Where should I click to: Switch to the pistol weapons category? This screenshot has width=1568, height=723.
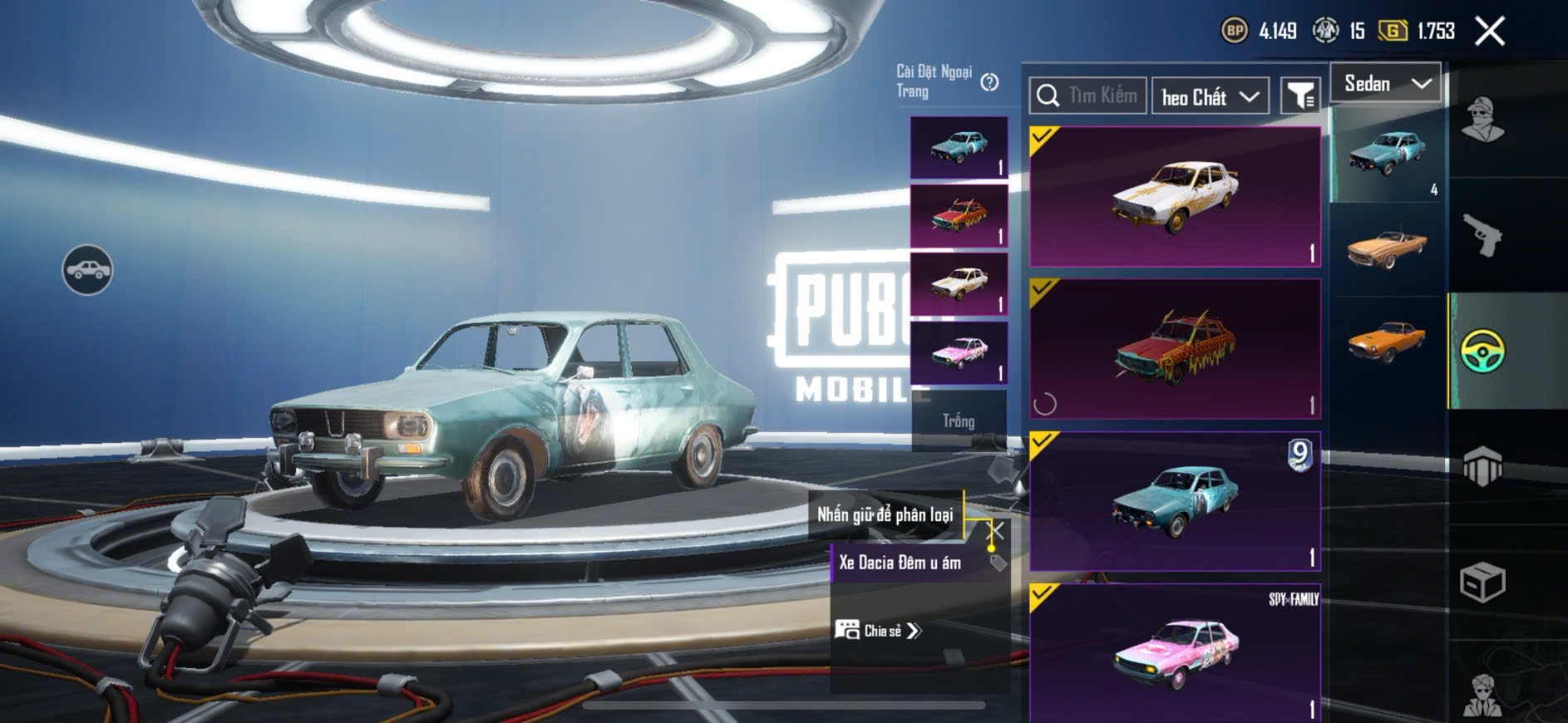click(1482, 235)
